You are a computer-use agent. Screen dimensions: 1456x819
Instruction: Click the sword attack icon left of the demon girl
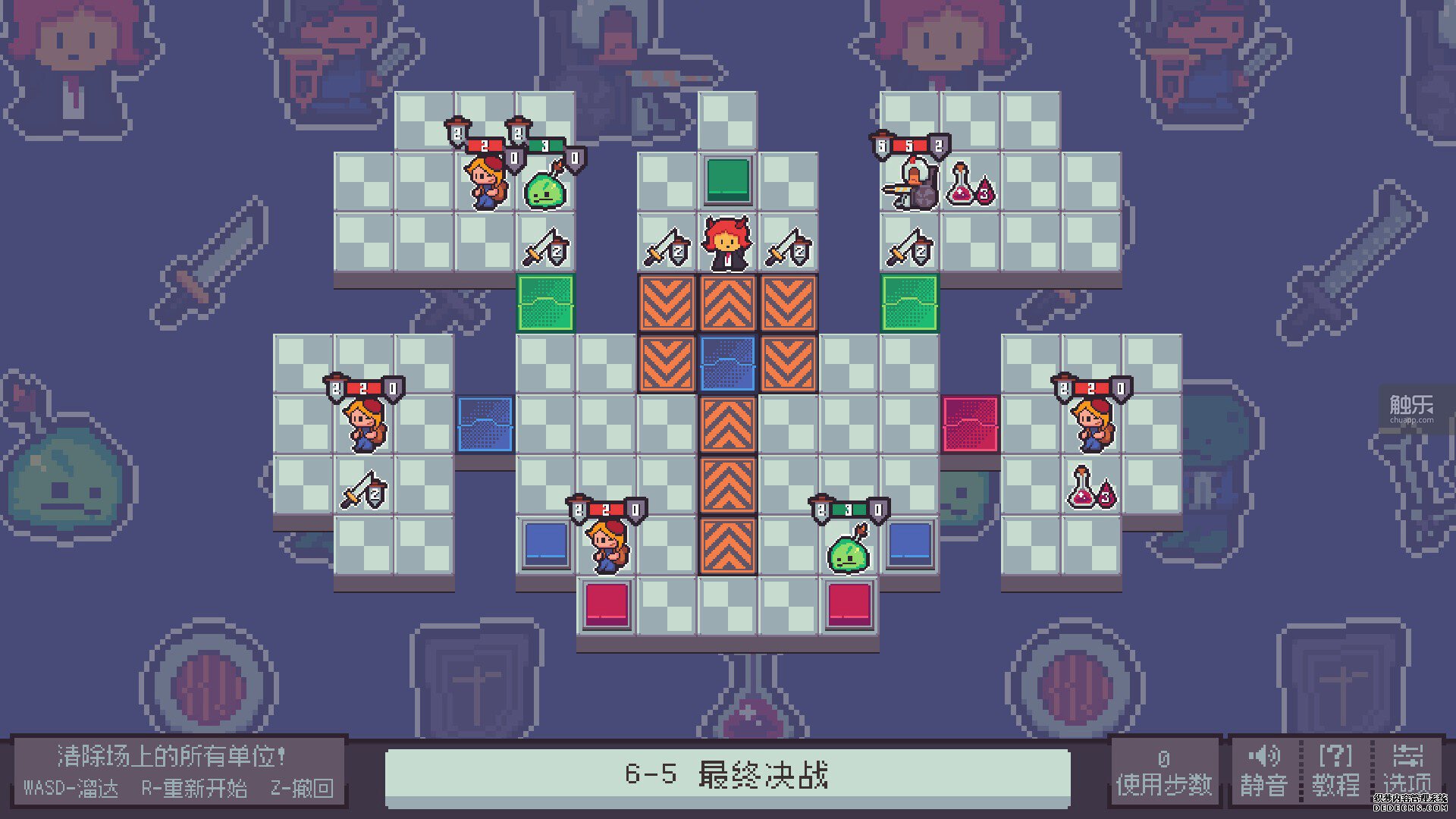[x=667, y=248]
